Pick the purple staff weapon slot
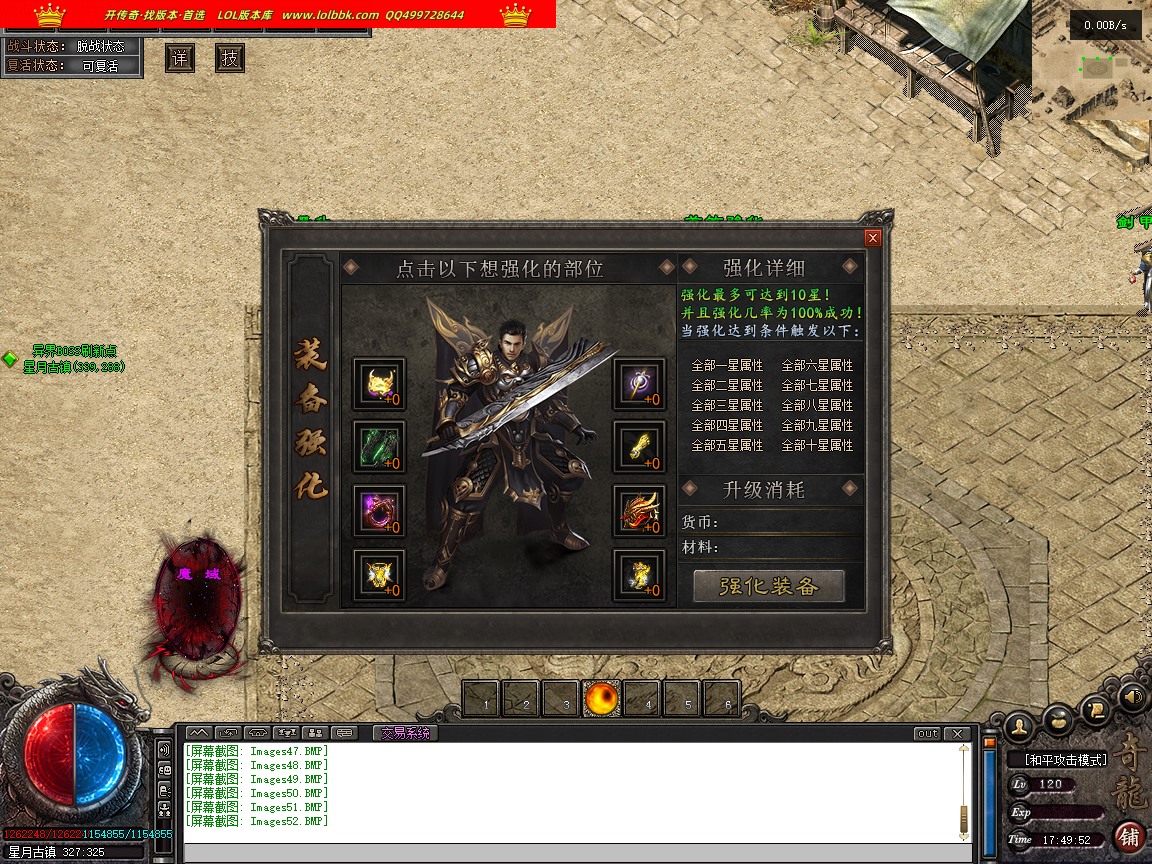The height and width of the screenshot is (864, 1152). 639,384
